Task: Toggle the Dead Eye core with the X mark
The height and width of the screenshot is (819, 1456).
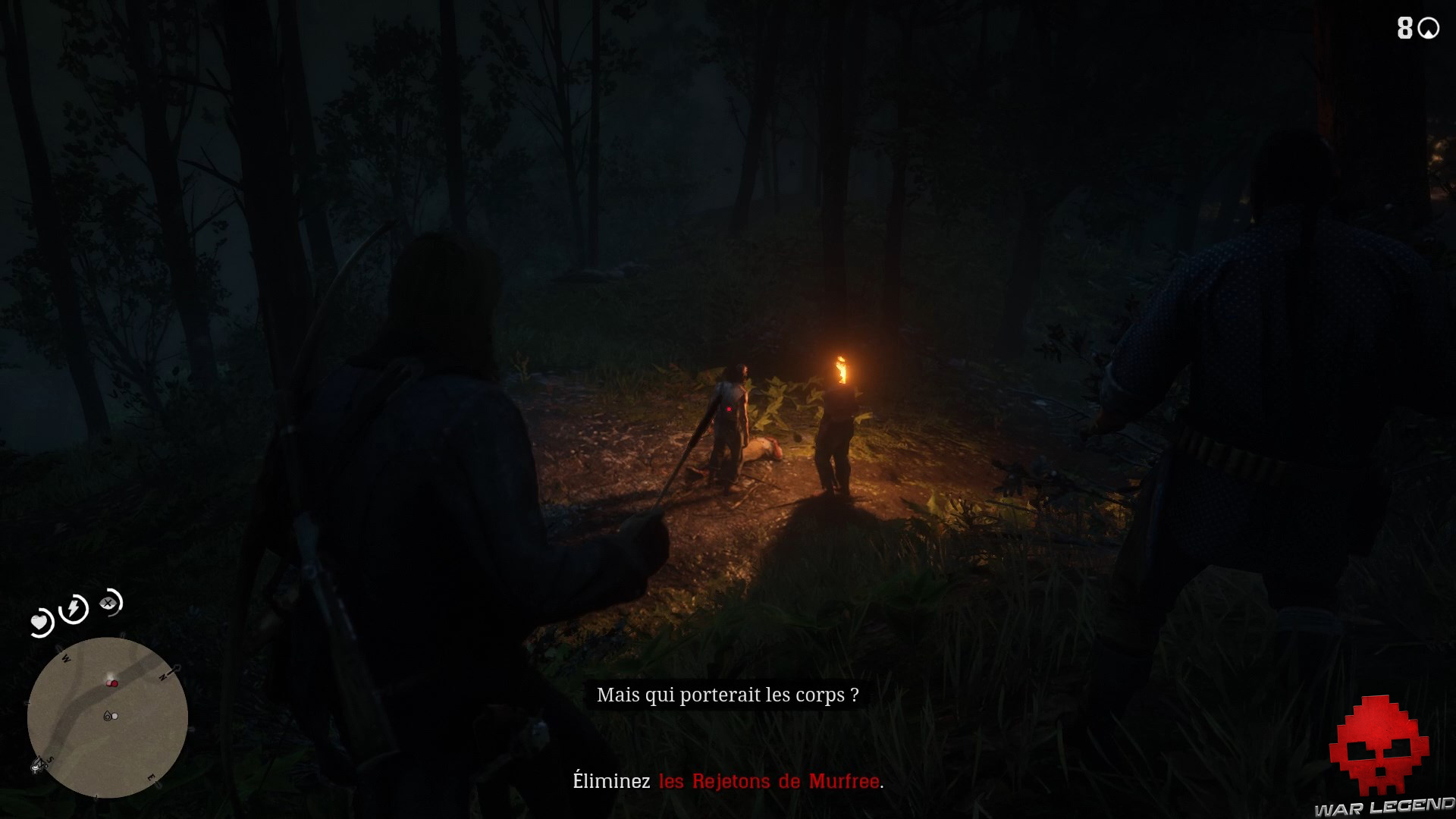Action: (108, 602)
